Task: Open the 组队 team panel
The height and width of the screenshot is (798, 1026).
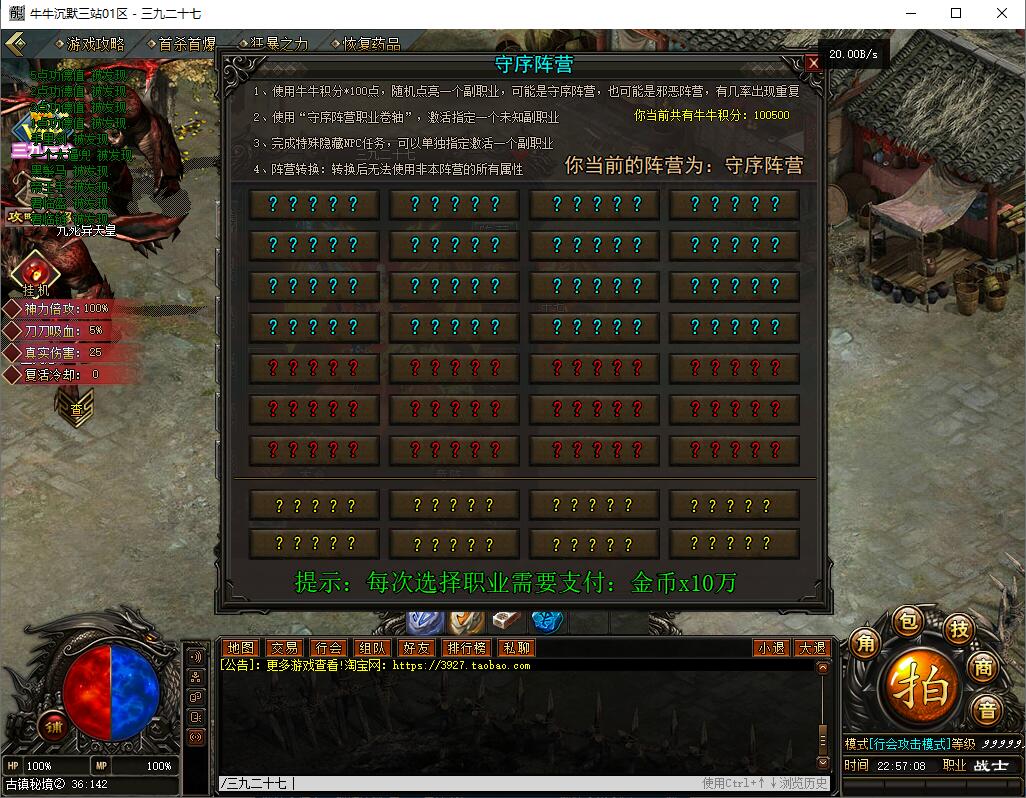Action: [x=372, y=648]
